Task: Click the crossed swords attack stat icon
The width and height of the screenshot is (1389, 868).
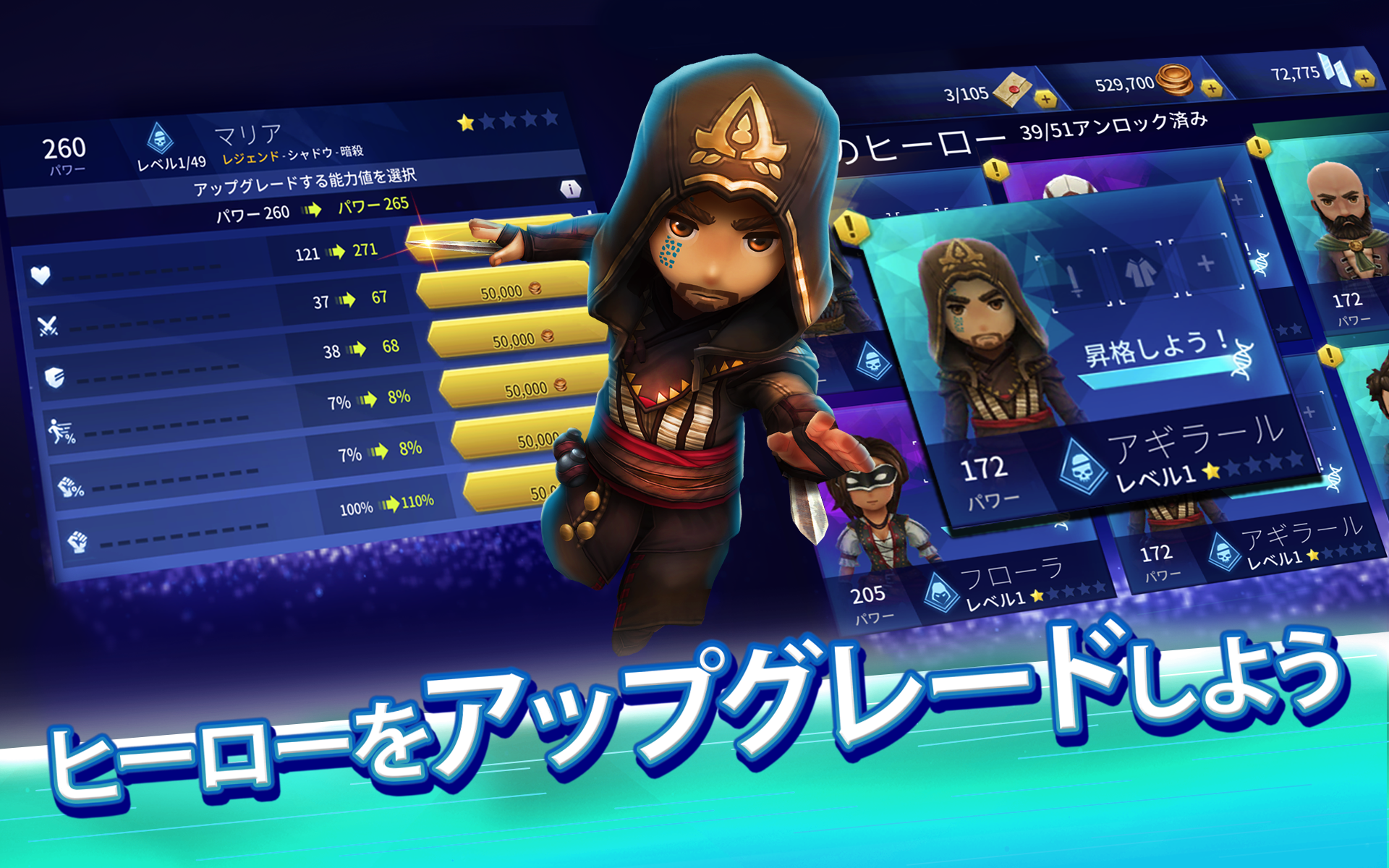Action: pyautogui.click(x=47, y=325)
